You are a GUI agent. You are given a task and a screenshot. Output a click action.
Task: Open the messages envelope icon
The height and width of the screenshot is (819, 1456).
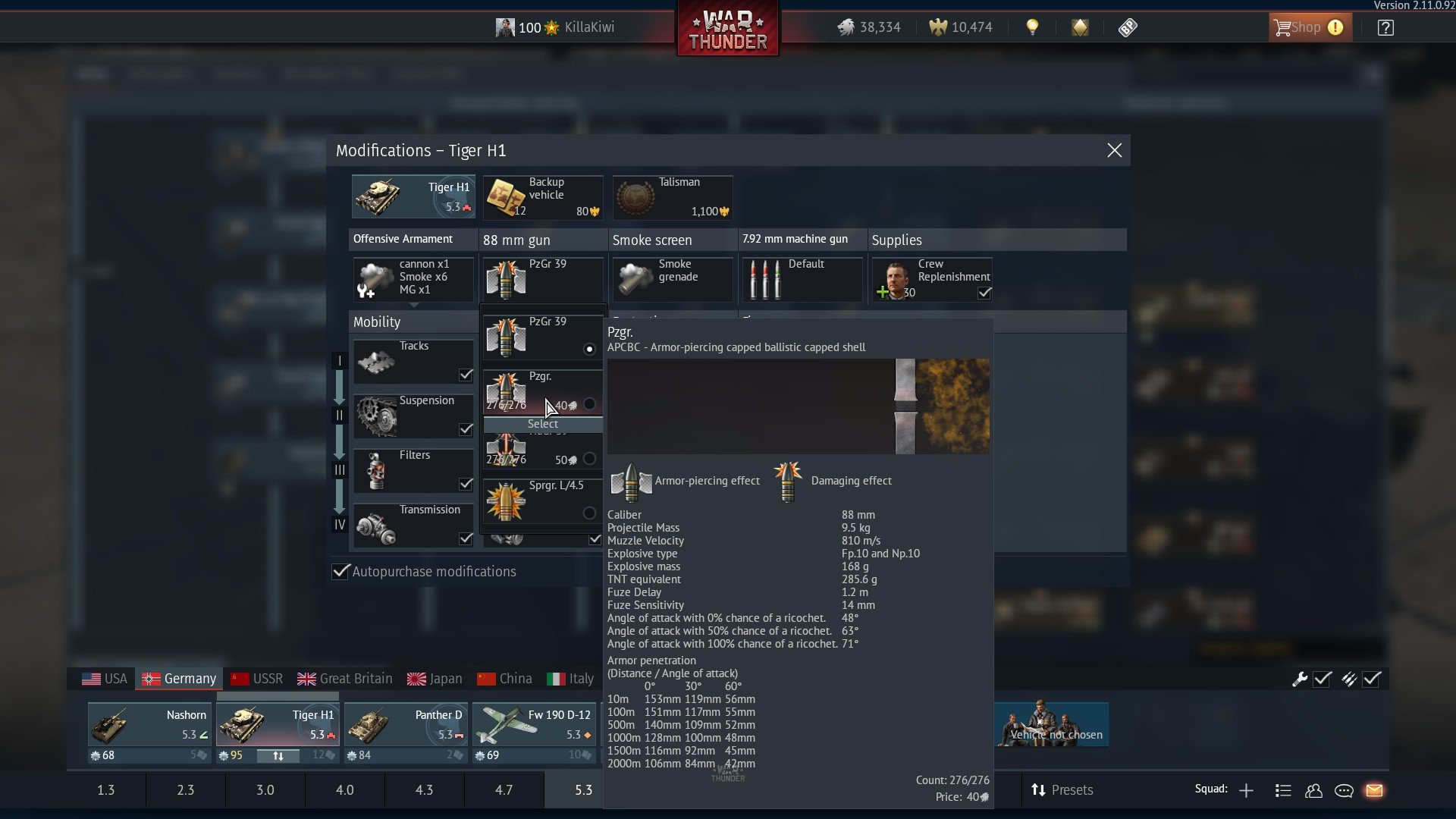(1375, 790)
